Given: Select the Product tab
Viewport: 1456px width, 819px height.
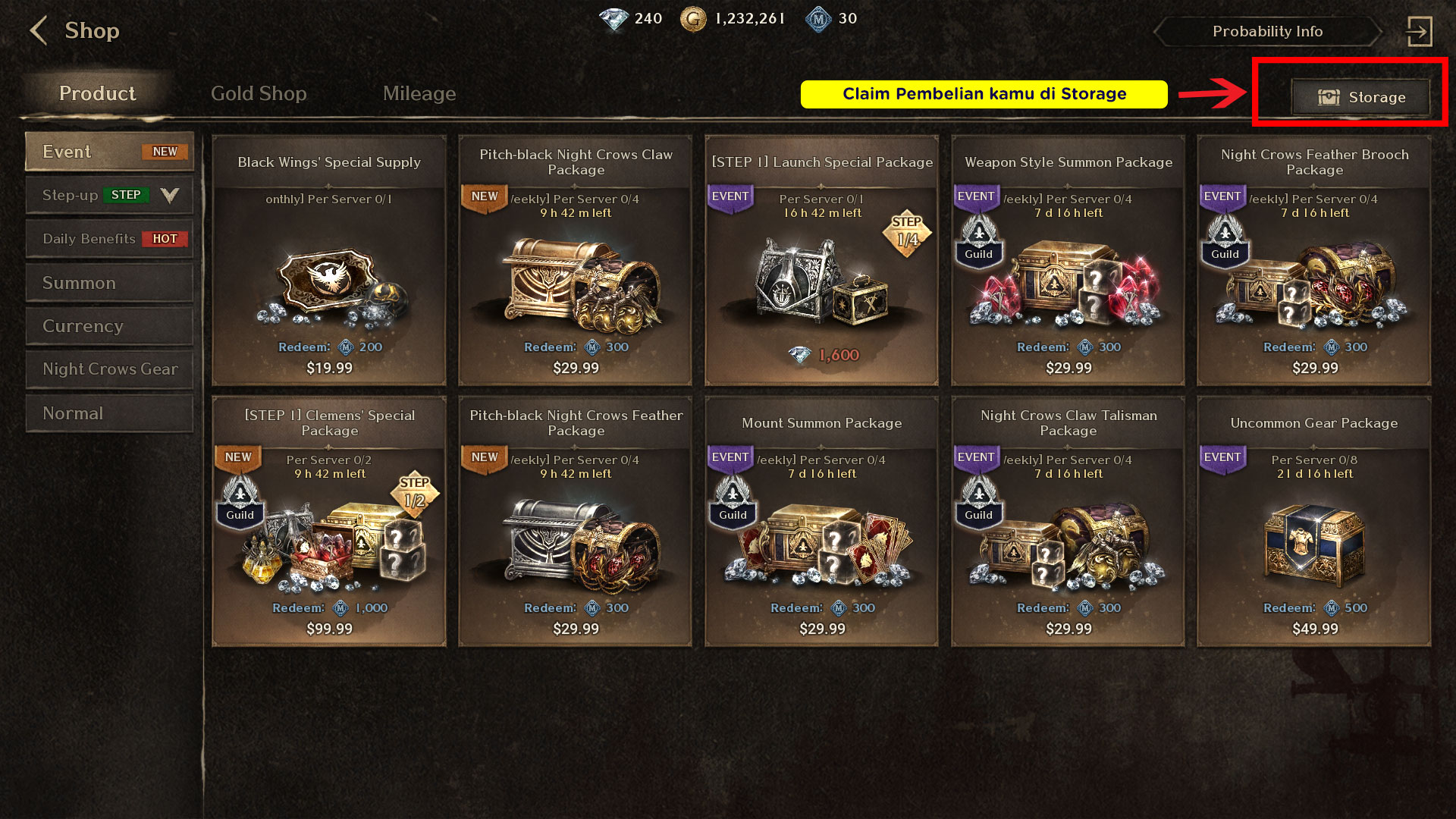Looking at the screenshot, I should click(x=98, y=93).
